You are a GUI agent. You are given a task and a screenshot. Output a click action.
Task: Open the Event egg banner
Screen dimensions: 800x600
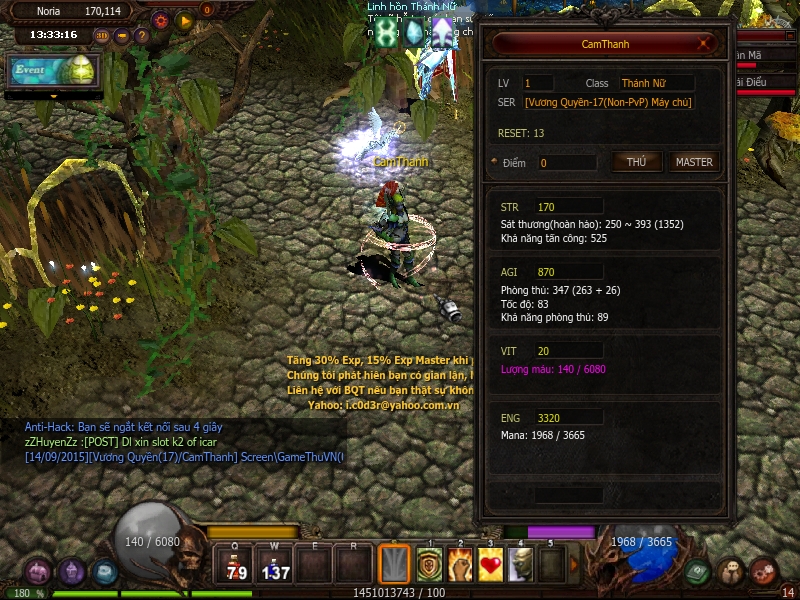52,70
